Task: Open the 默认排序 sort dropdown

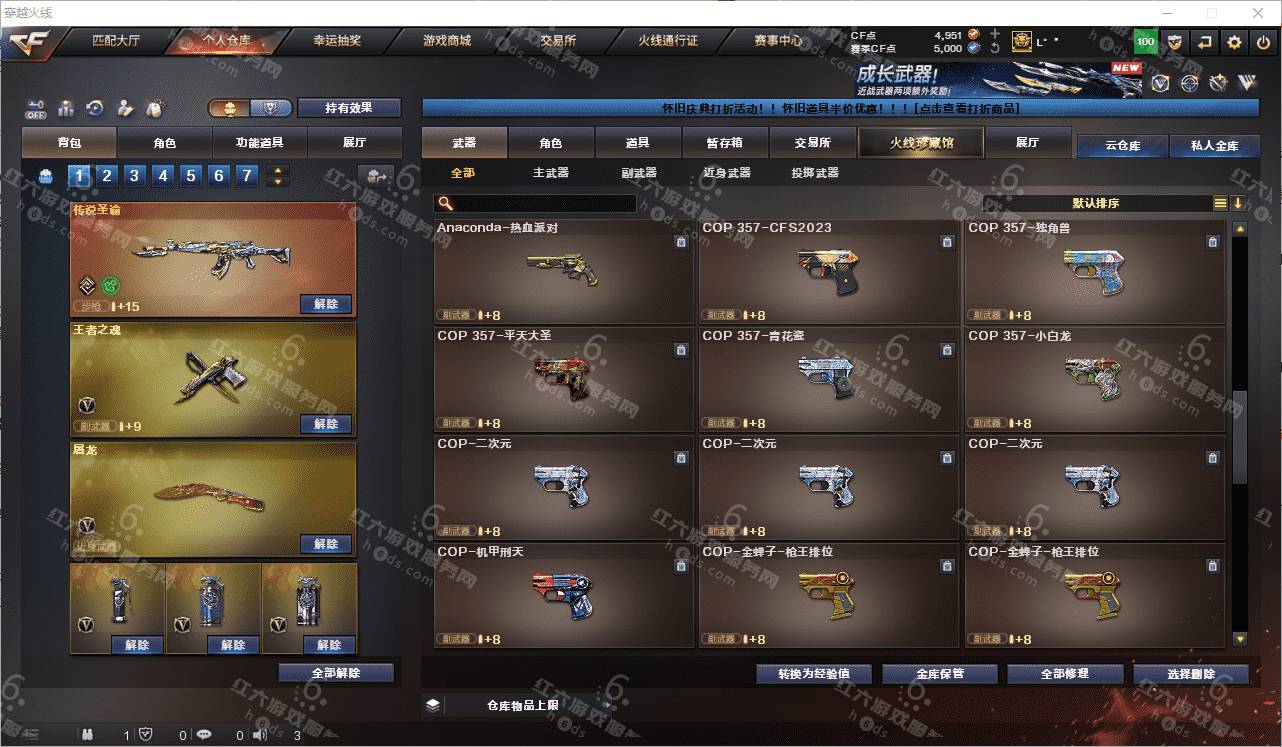Action: click(1096, 203)
